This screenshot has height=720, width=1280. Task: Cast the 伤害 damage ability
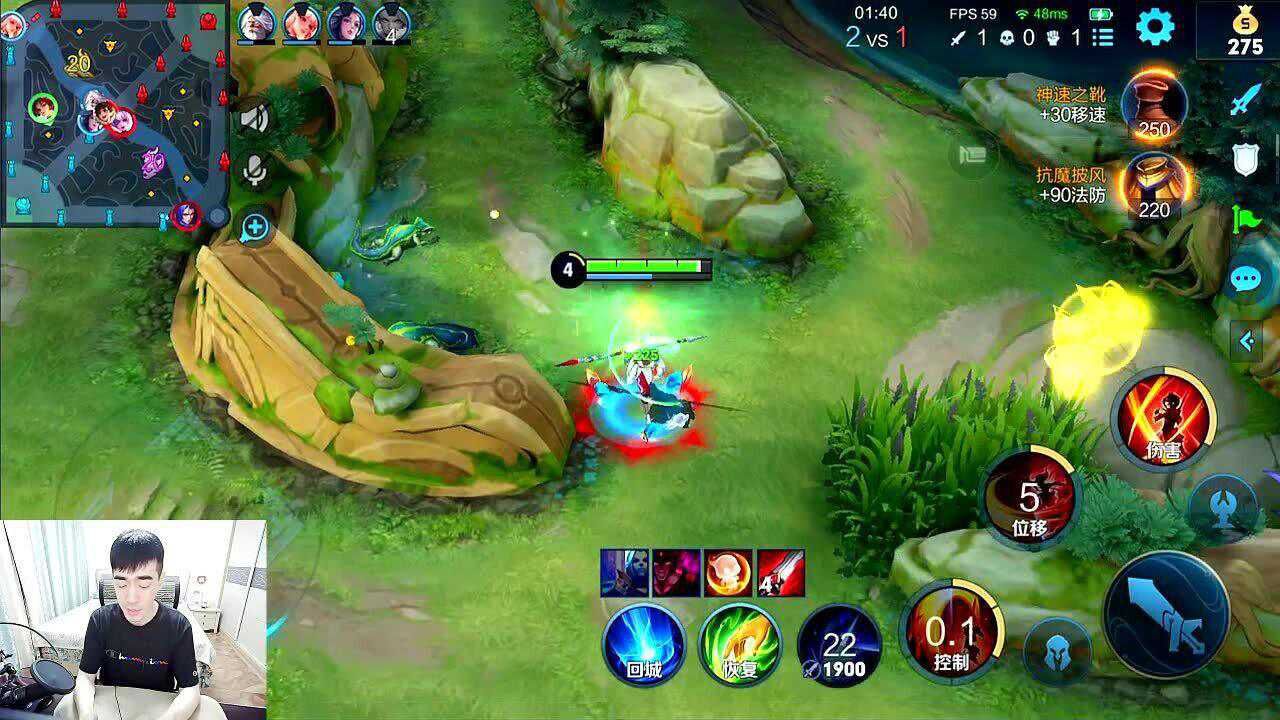(1163, 419)
